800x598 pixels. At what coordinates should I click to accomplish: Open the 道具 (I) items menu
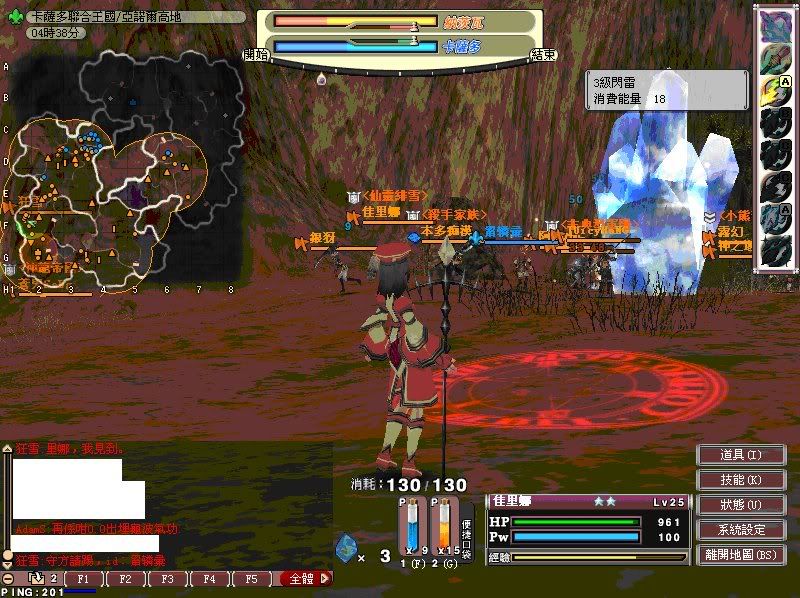pos(740,455)
